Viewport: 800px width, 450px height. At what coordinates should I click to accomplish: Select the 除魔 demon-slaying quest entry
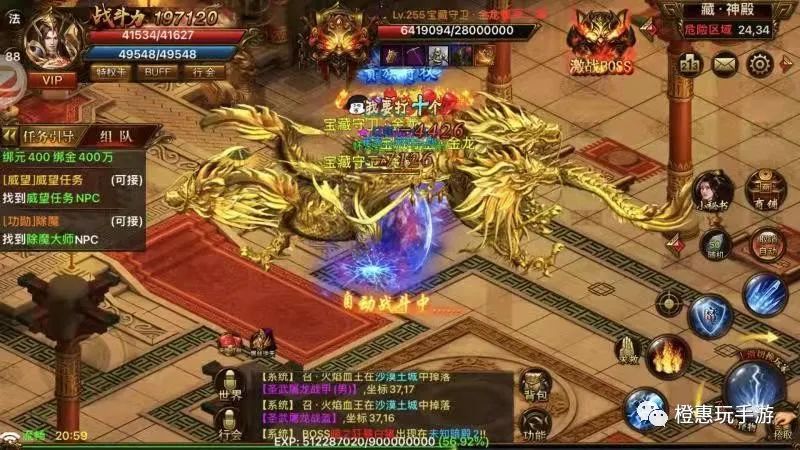[75, 230]
